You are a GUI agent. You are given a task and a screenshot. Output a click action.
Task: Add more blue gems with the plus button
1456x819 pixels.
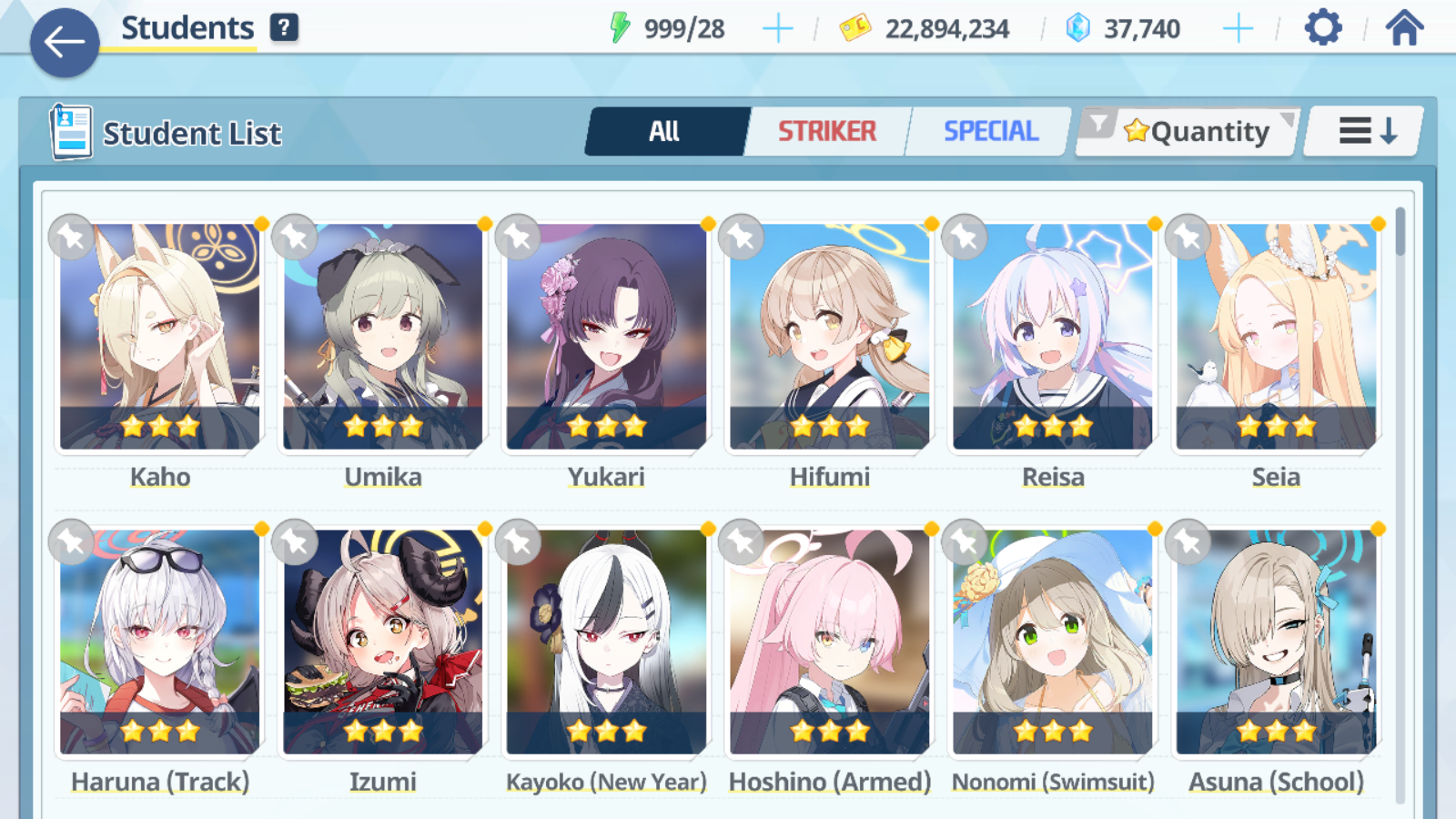pos(1238,29)
